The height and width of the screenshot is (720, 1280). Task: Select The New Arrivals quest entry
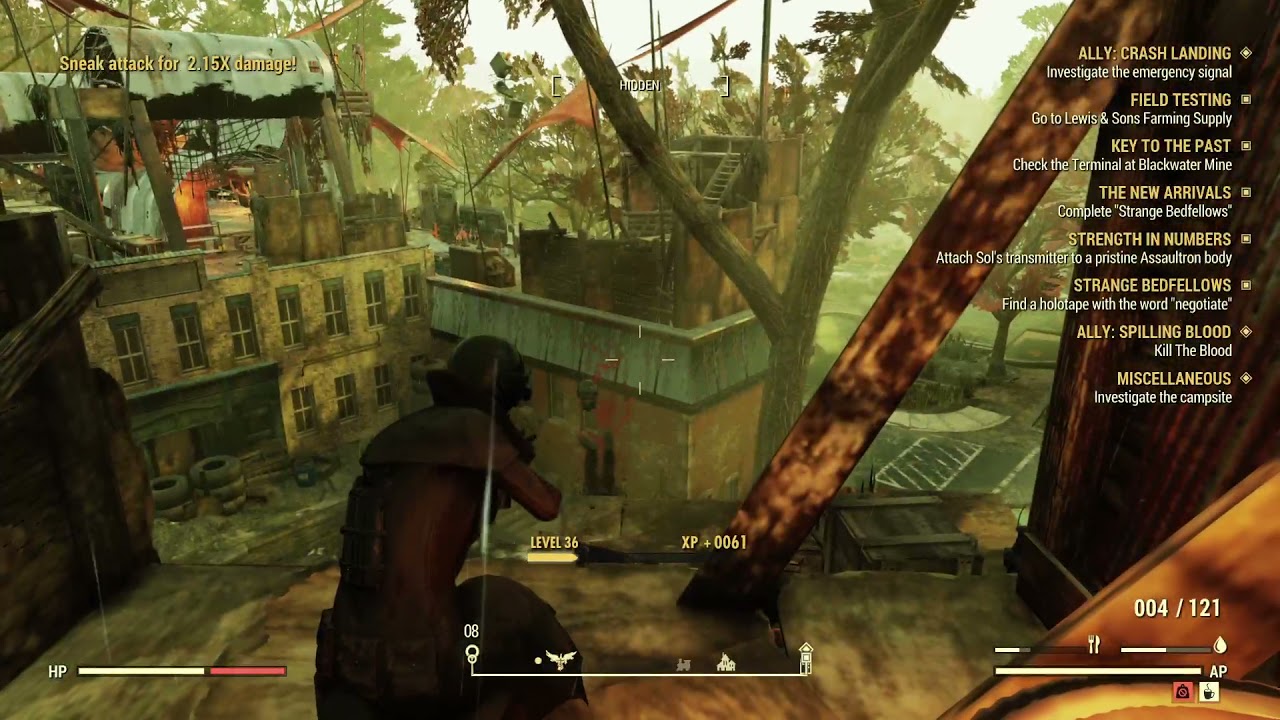pyautogui.click(x=1164, y=192)
